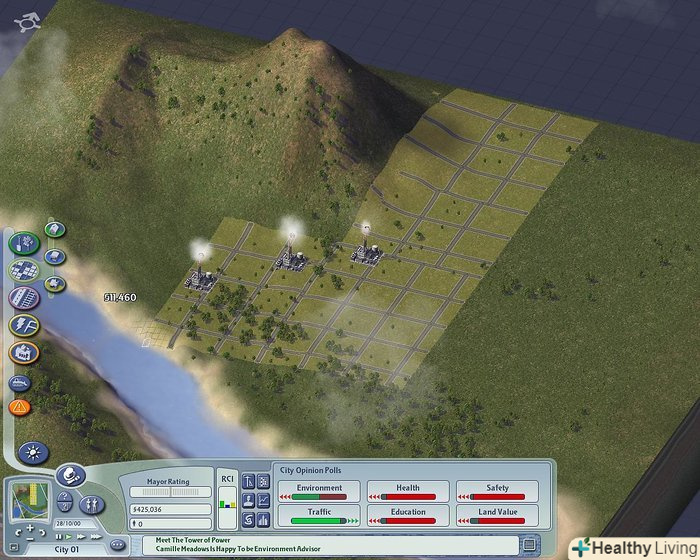Switch to Mayor mode hat button

pos(70,476)
